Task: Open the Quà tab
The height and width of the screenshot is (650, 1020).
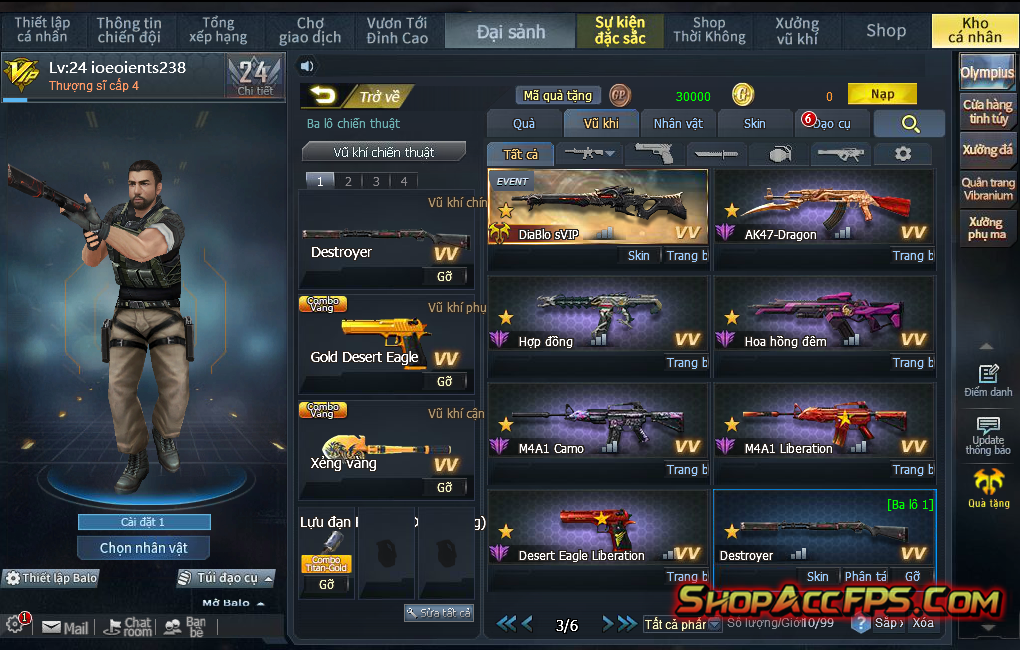Action: (x=524, y=123)
